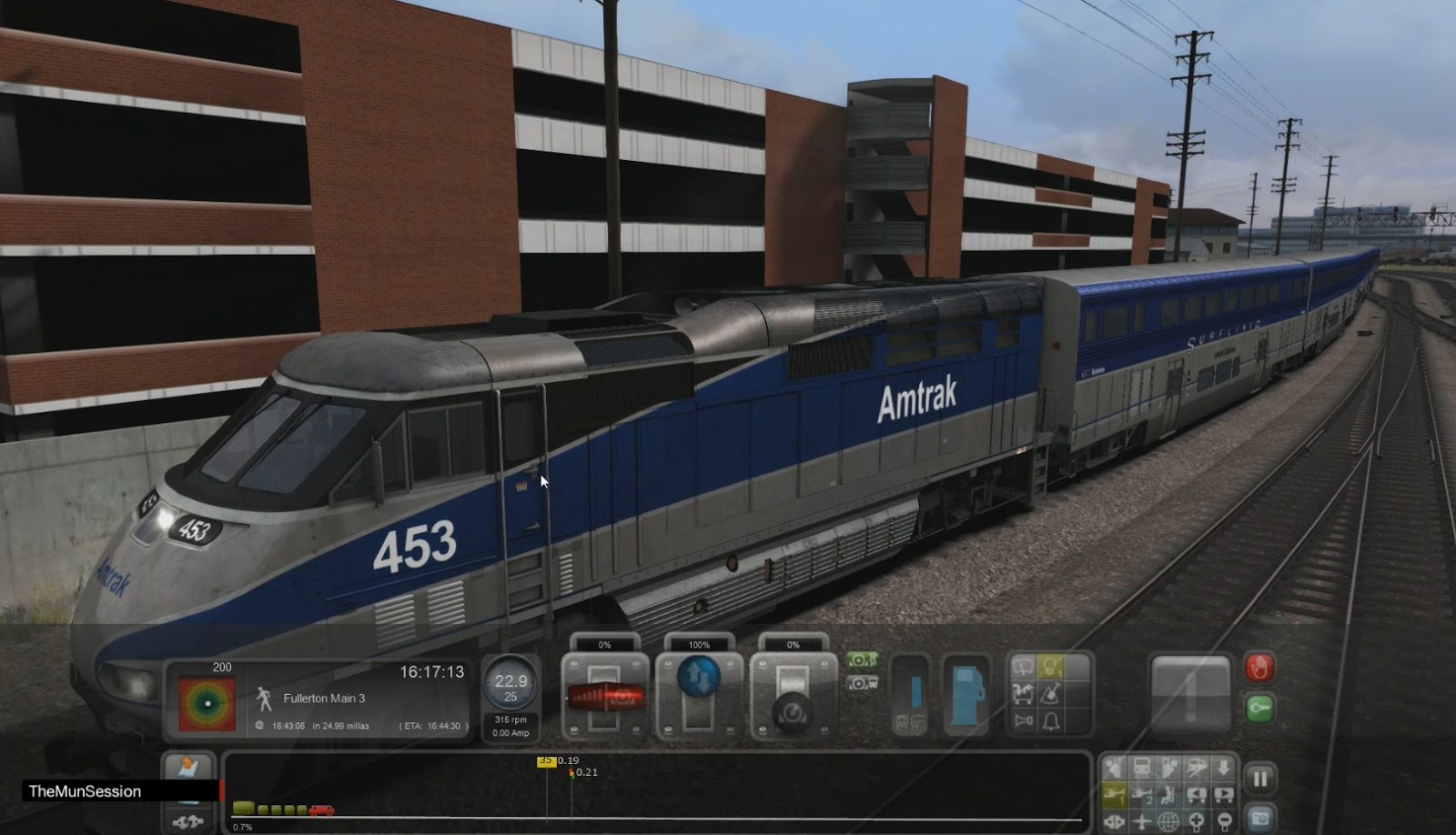Select helicopter camera 2 icon
Image resolution: width=1456 pixels, height=835 pixels.
[1141, 793]
